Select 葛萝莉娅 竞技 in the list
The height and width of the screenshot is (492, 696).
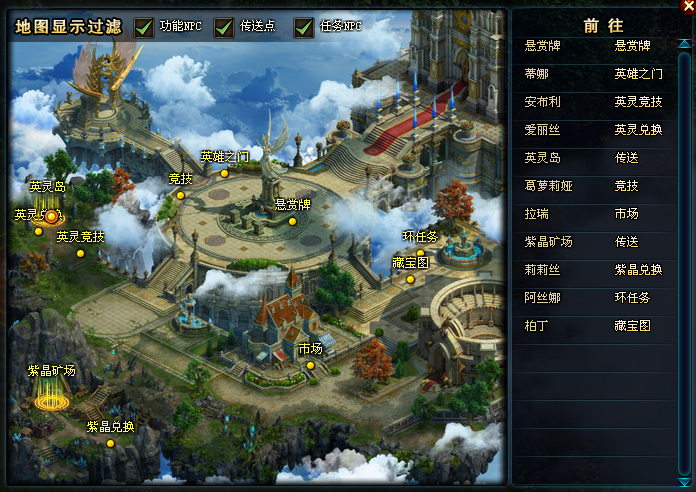[600, 186]
